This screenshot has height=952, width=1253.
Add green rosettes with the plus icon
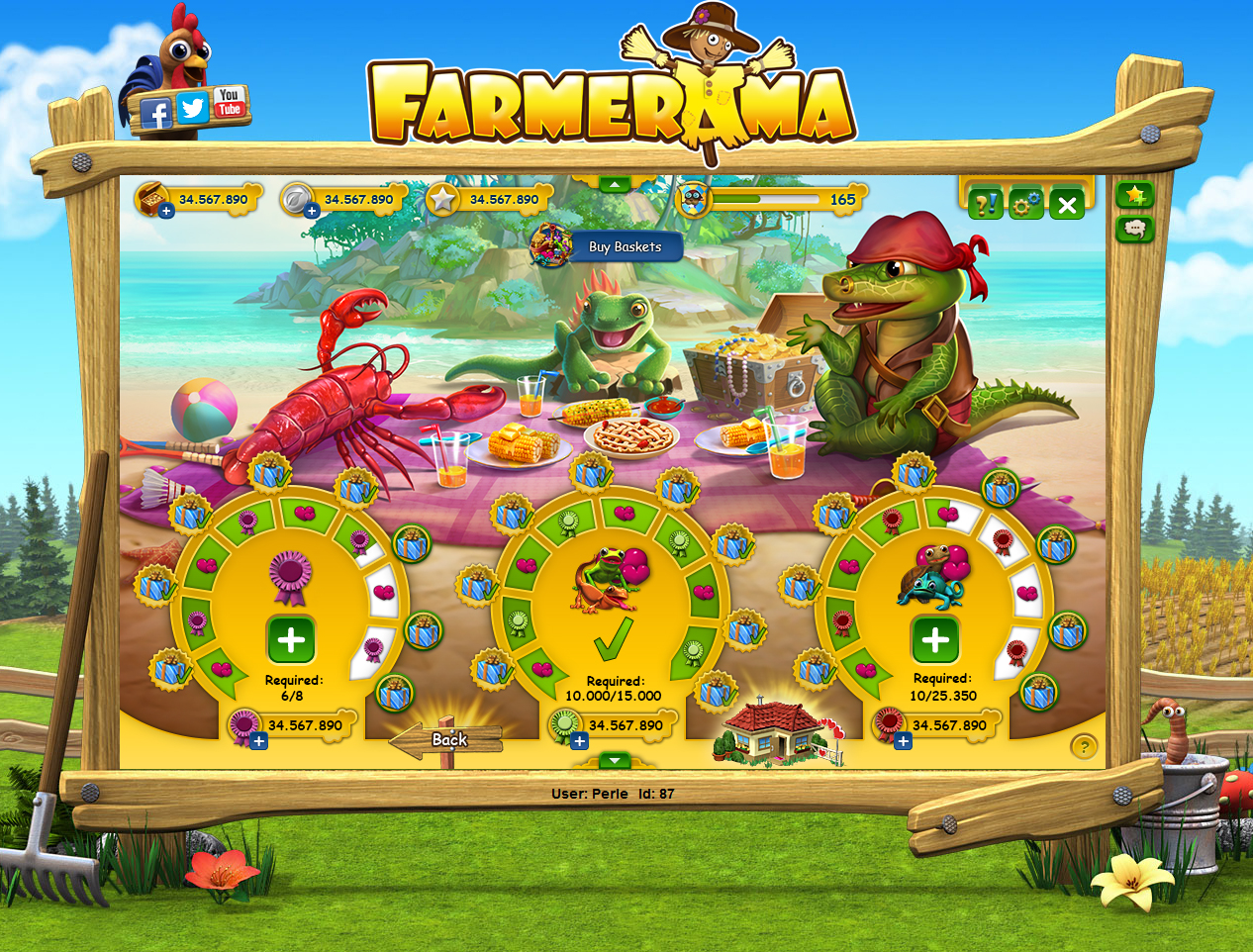580,741
